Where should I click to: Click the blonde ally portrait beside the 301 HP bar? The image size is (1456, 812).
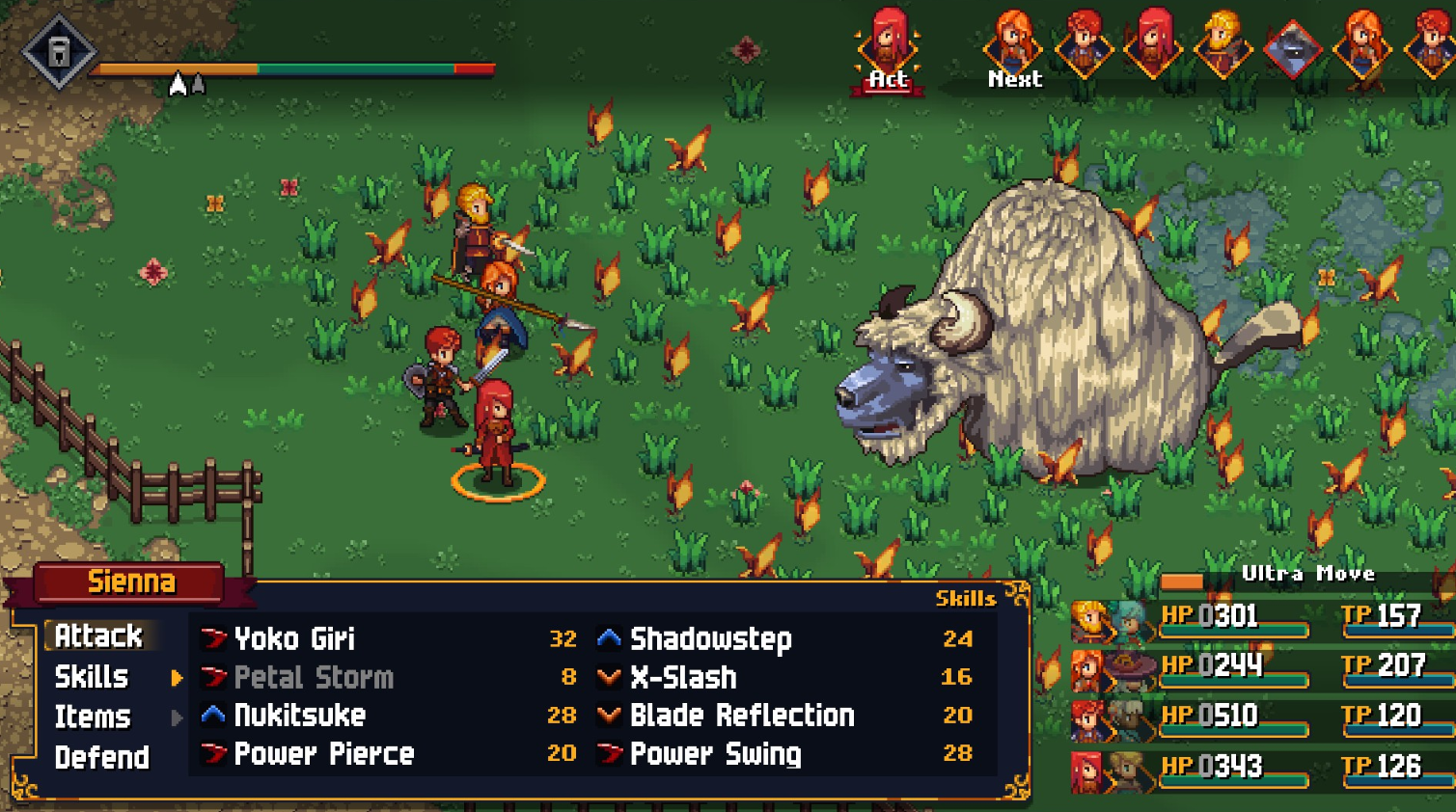point(1088,618)
